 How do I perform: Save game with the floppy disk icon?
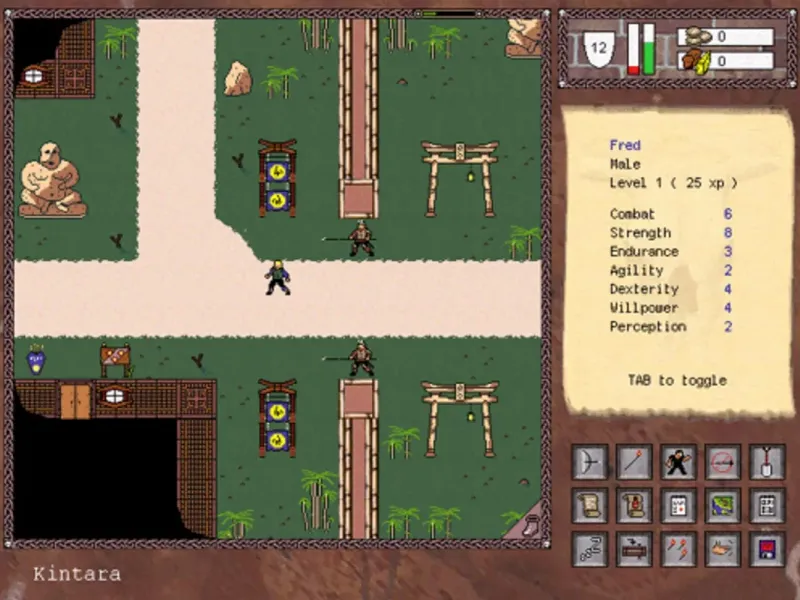point(766,548)
